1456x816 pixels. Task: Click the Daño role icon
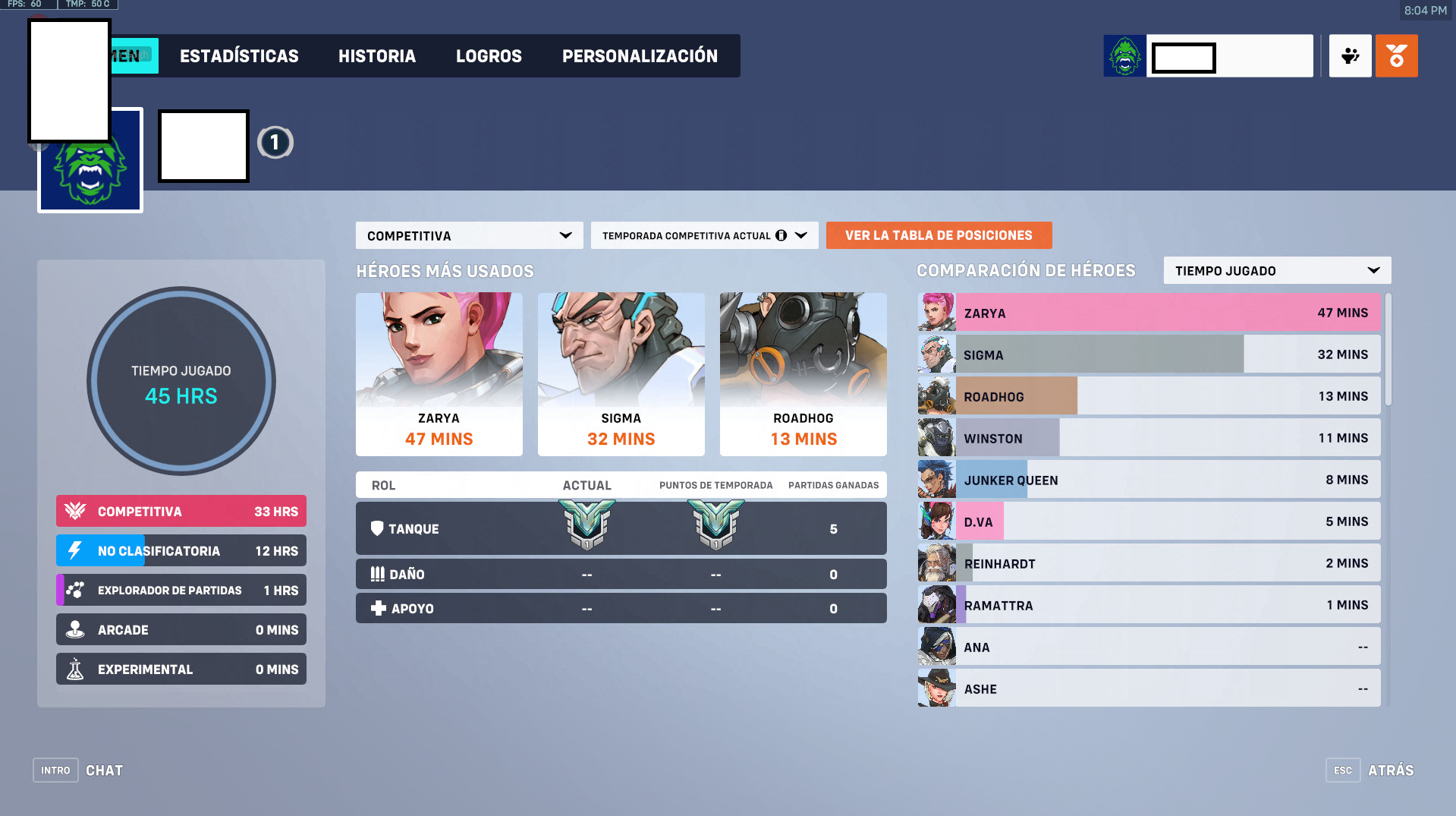[x=377, y=574]
